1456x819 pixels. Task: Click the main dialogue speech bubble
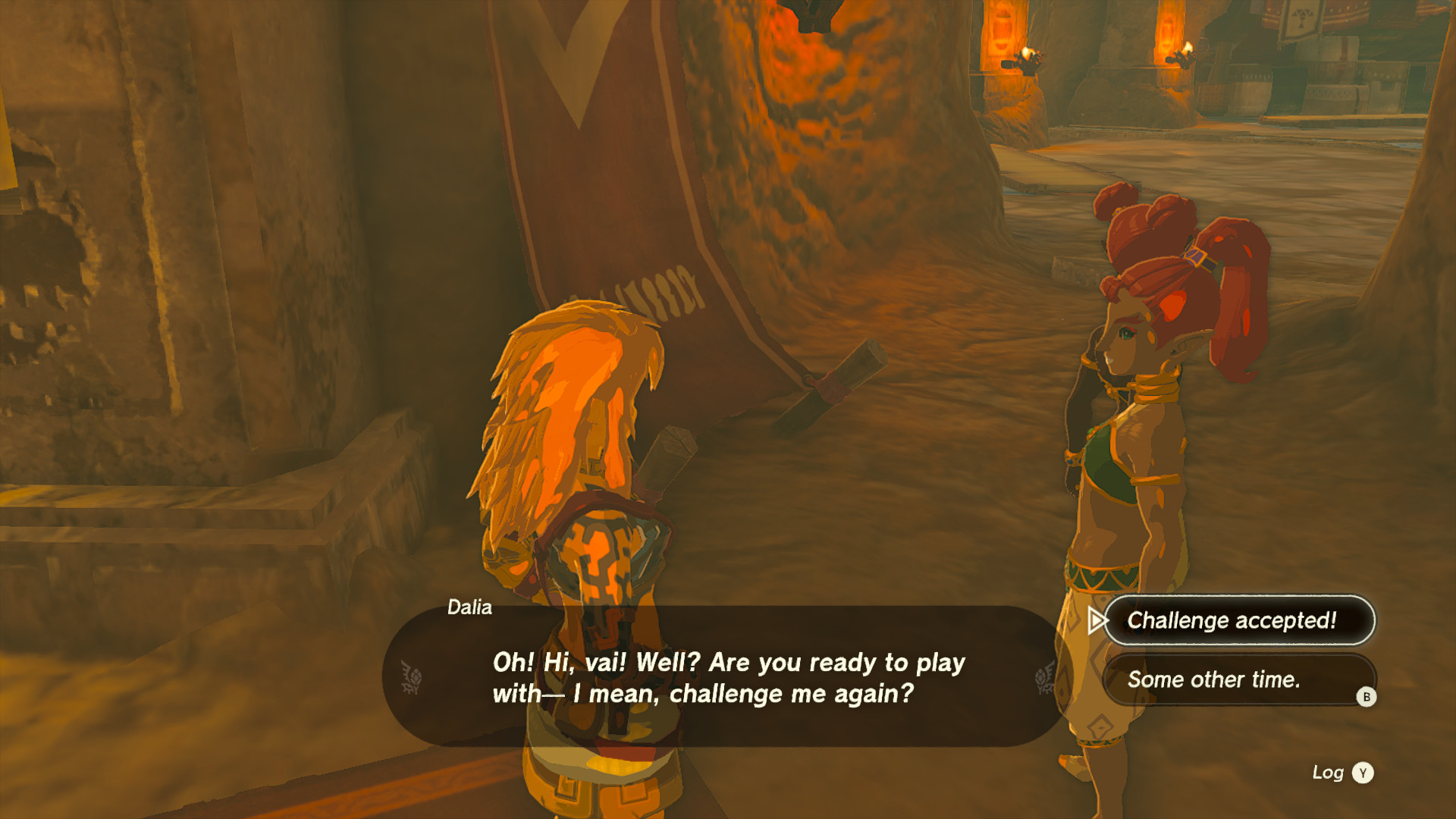coord(728,677)
